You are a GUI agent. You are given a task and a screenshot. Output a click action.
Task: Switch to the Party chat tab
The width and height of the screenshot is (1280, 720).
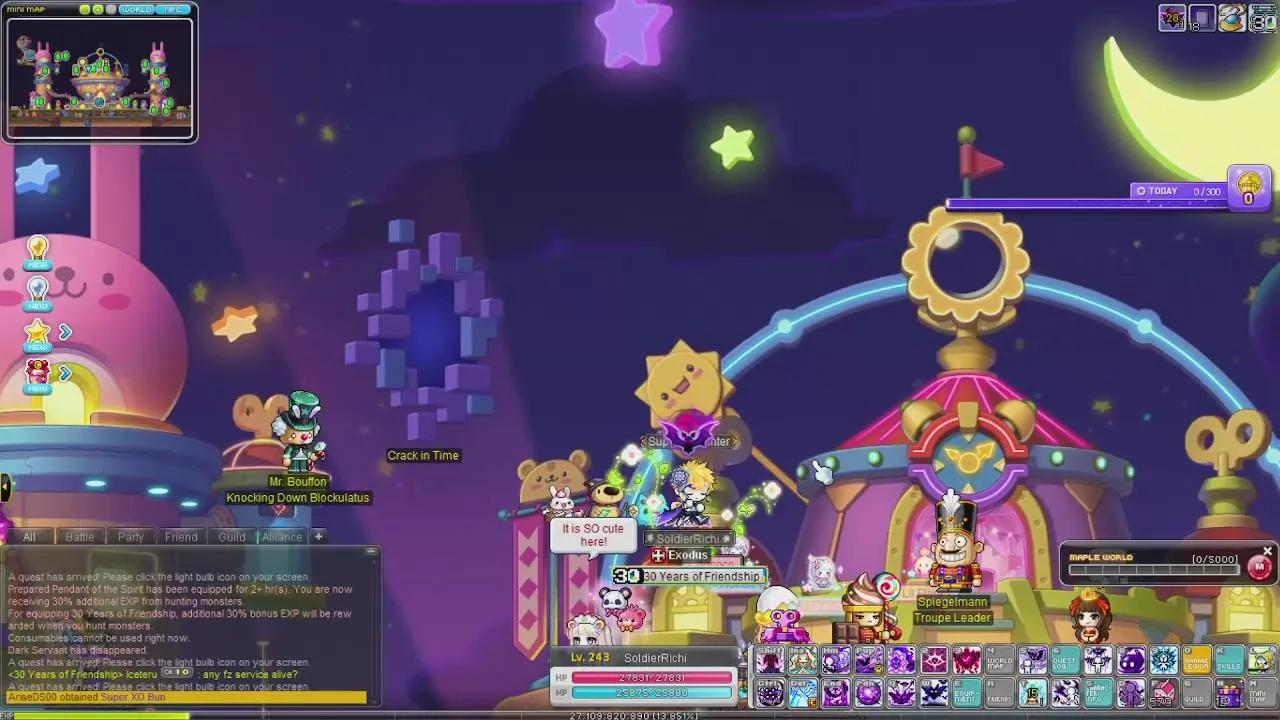click(130, 537)
